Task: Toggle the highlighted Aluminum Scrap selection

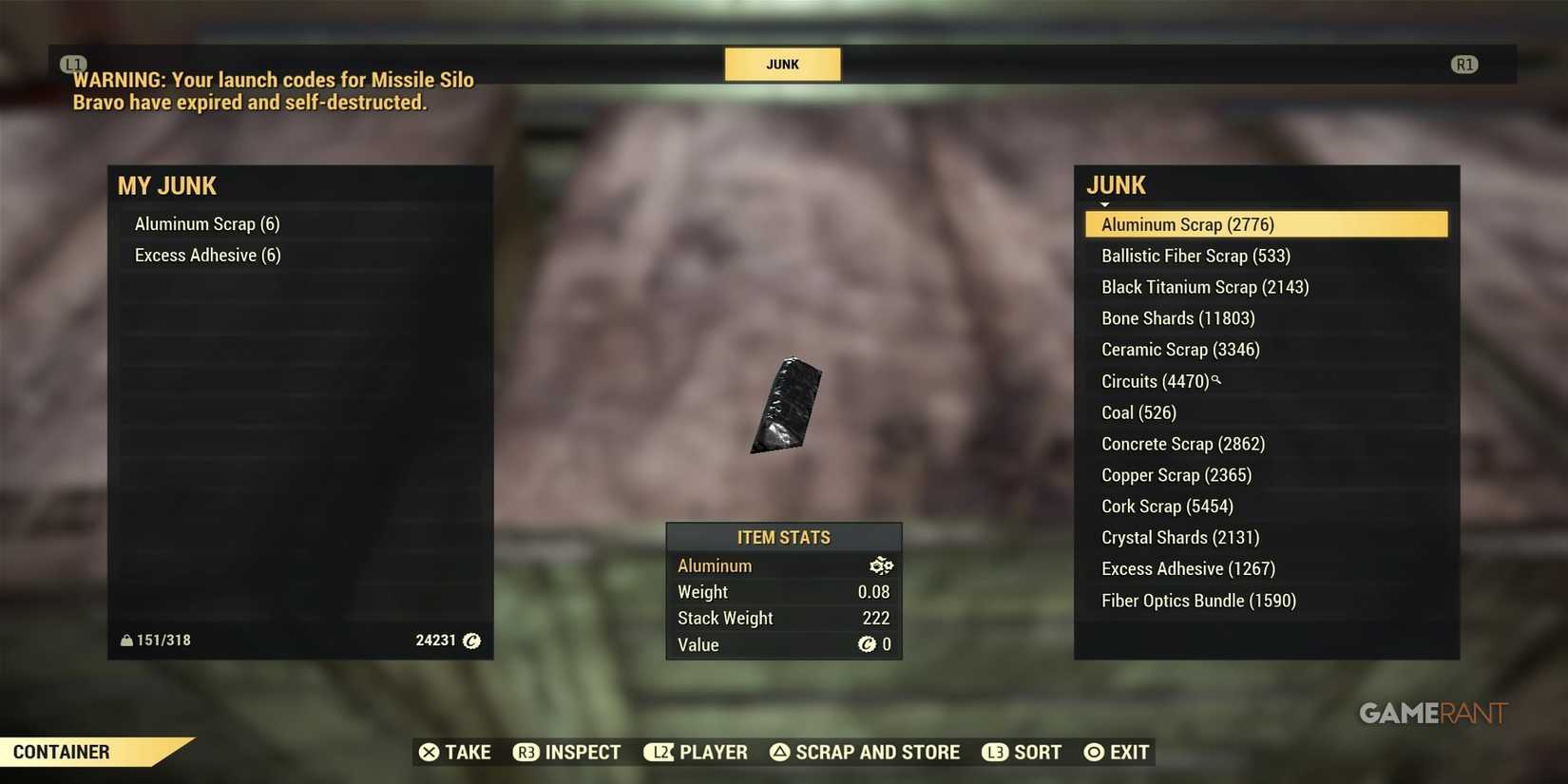Action: pos(1266,224)
